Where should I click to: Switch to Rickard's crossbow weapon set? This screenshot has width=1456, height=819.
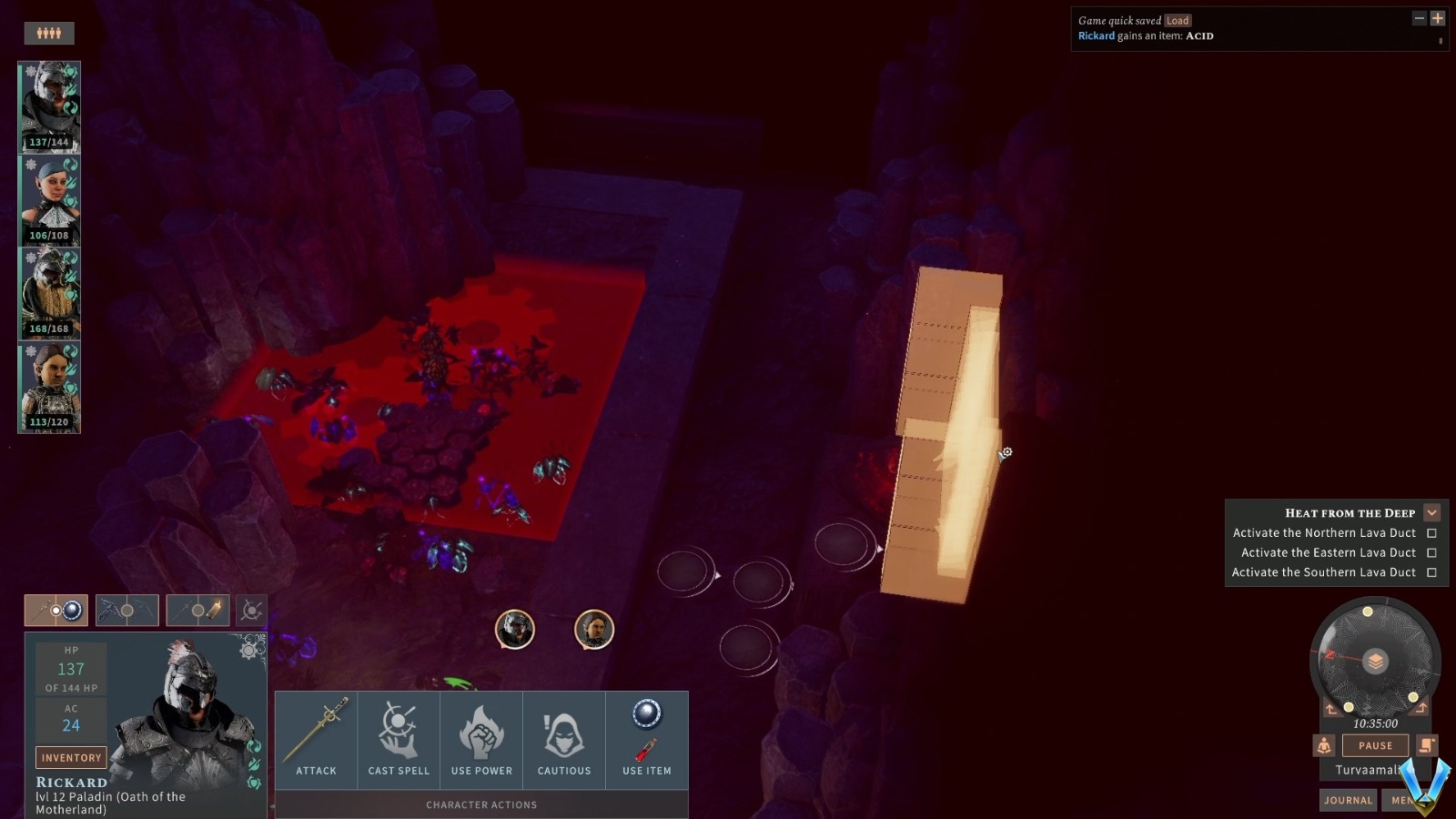tap(126, 610)
